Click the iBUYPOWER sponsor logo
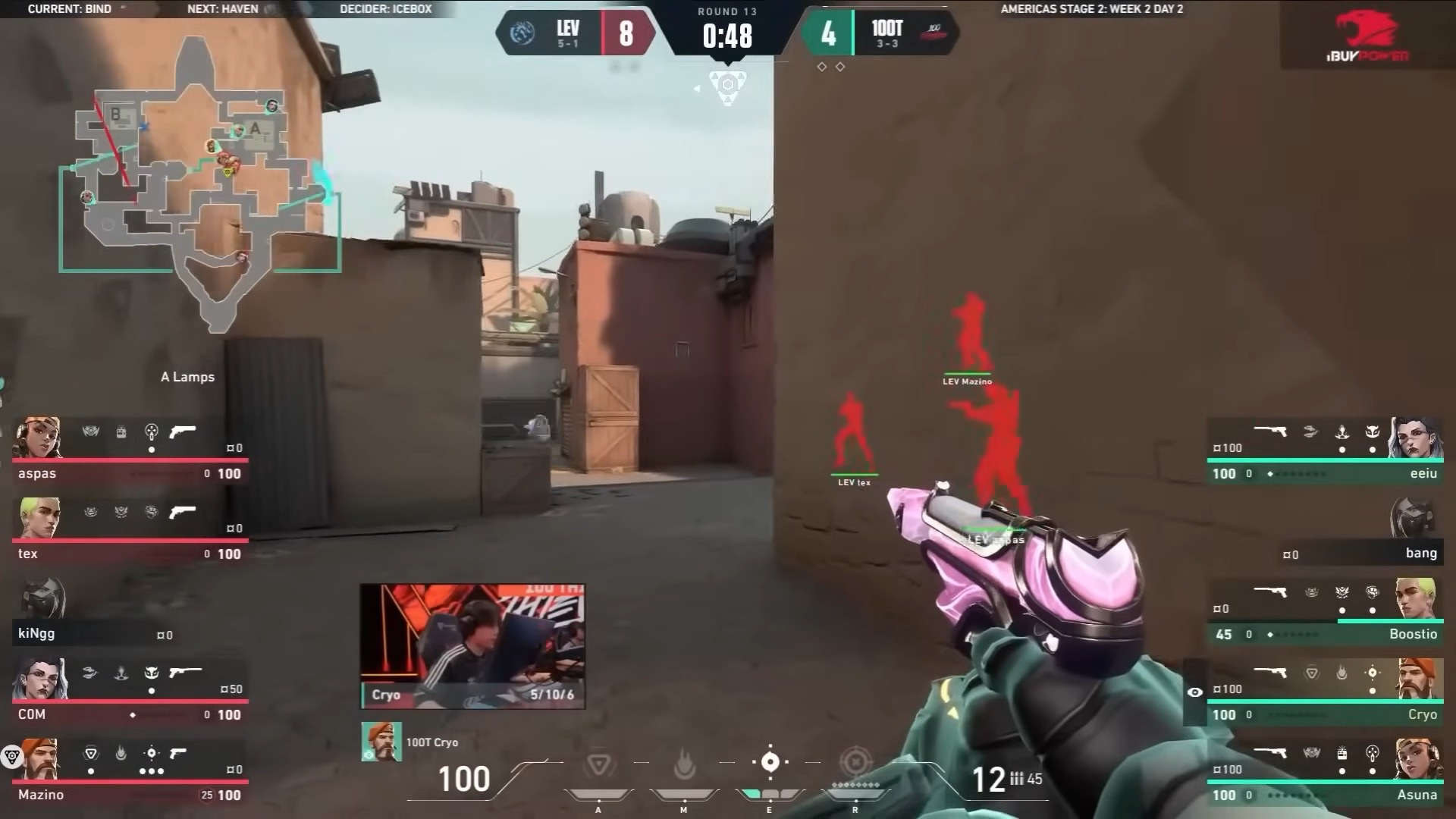Viewport: 1456px width, 819px height. pyautogui.click(x=1365, y=34)
